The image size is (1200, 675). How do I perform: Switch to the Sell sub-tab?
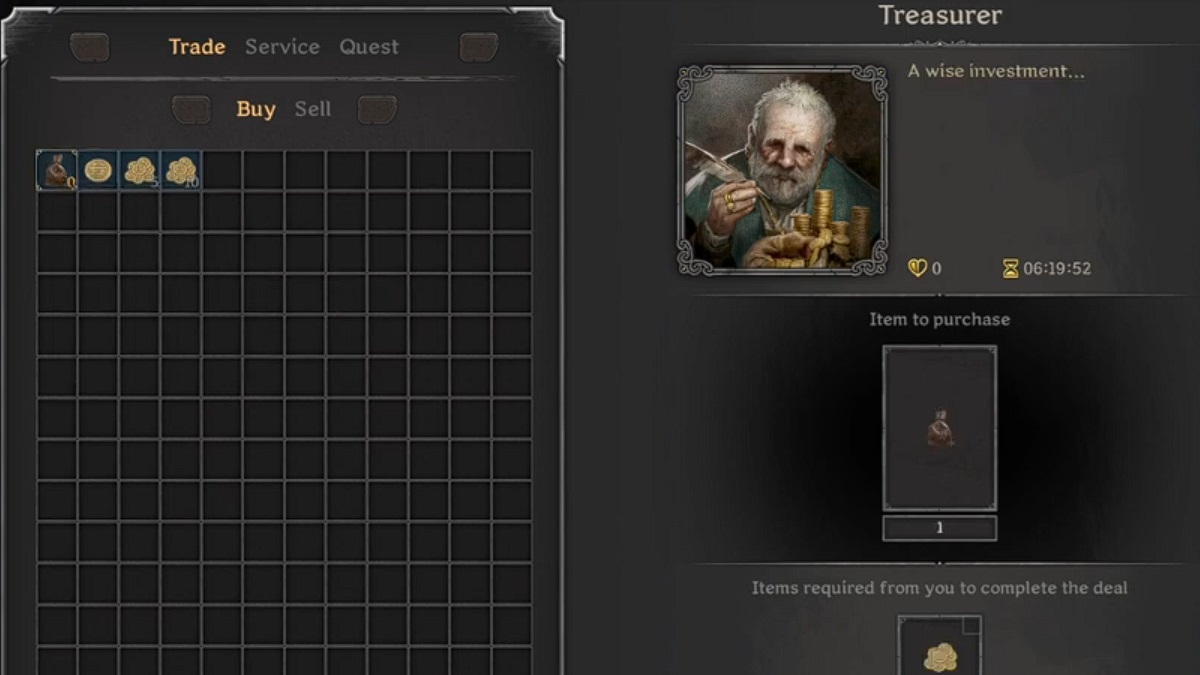click(312, 110)
